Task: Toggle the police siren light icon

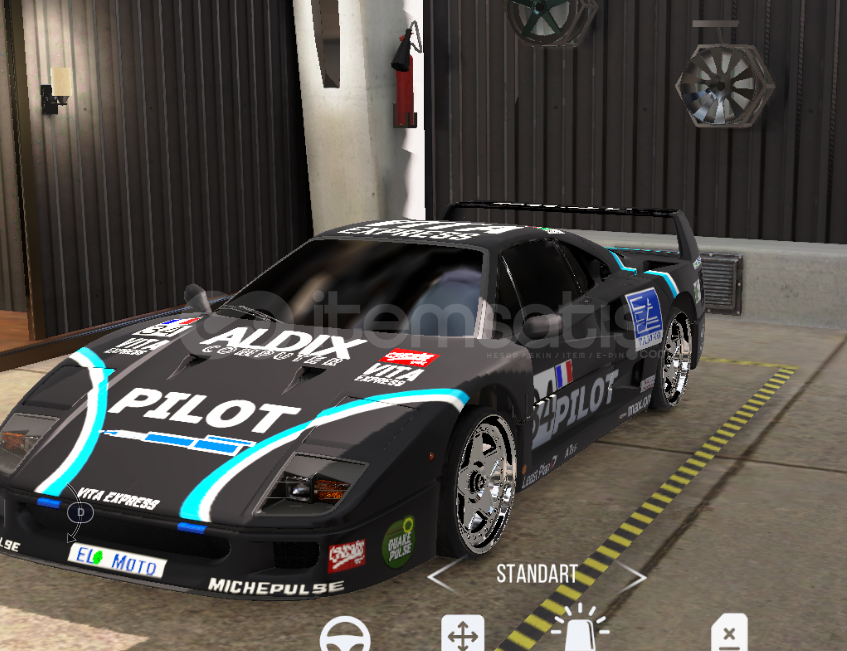Action: 580,632
